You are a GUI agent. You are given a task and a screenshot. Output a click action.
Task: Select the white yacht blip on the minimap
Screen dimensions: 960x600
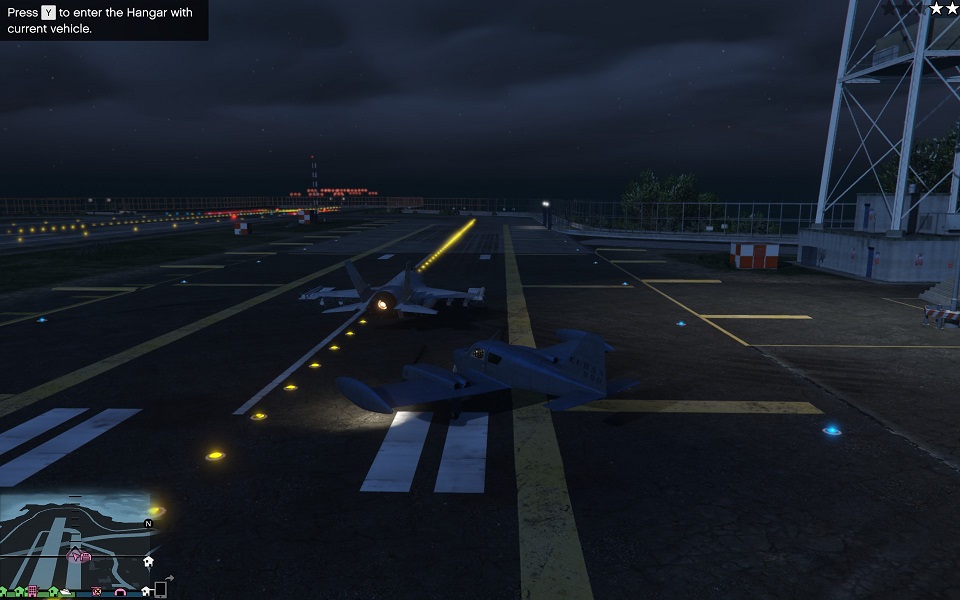[x=66, y=592]
